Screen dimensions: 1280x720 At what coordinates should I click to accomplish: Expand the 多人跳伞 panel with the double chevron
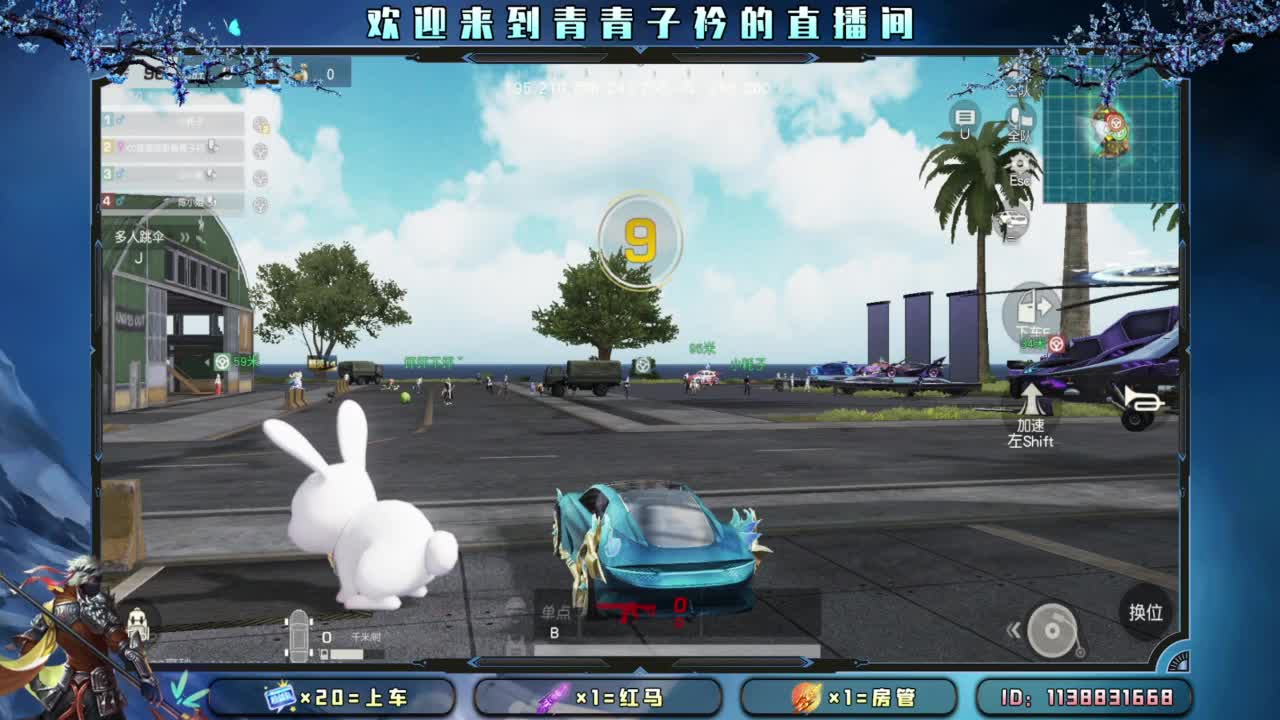(185, 236)
